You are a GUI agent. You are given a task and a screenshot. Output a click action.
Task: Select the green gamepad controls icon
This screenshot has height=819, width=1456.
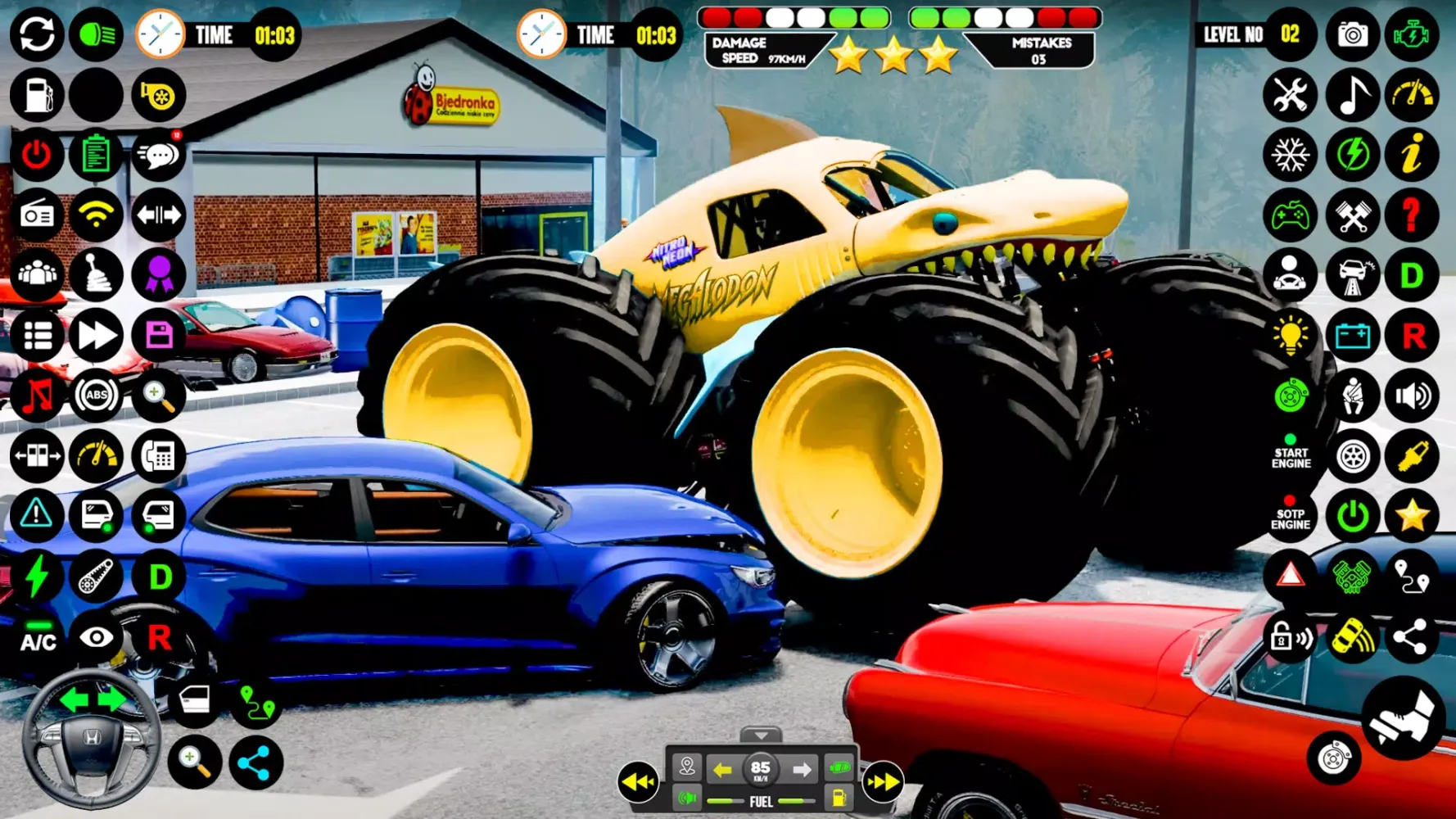coord(1291,215)
